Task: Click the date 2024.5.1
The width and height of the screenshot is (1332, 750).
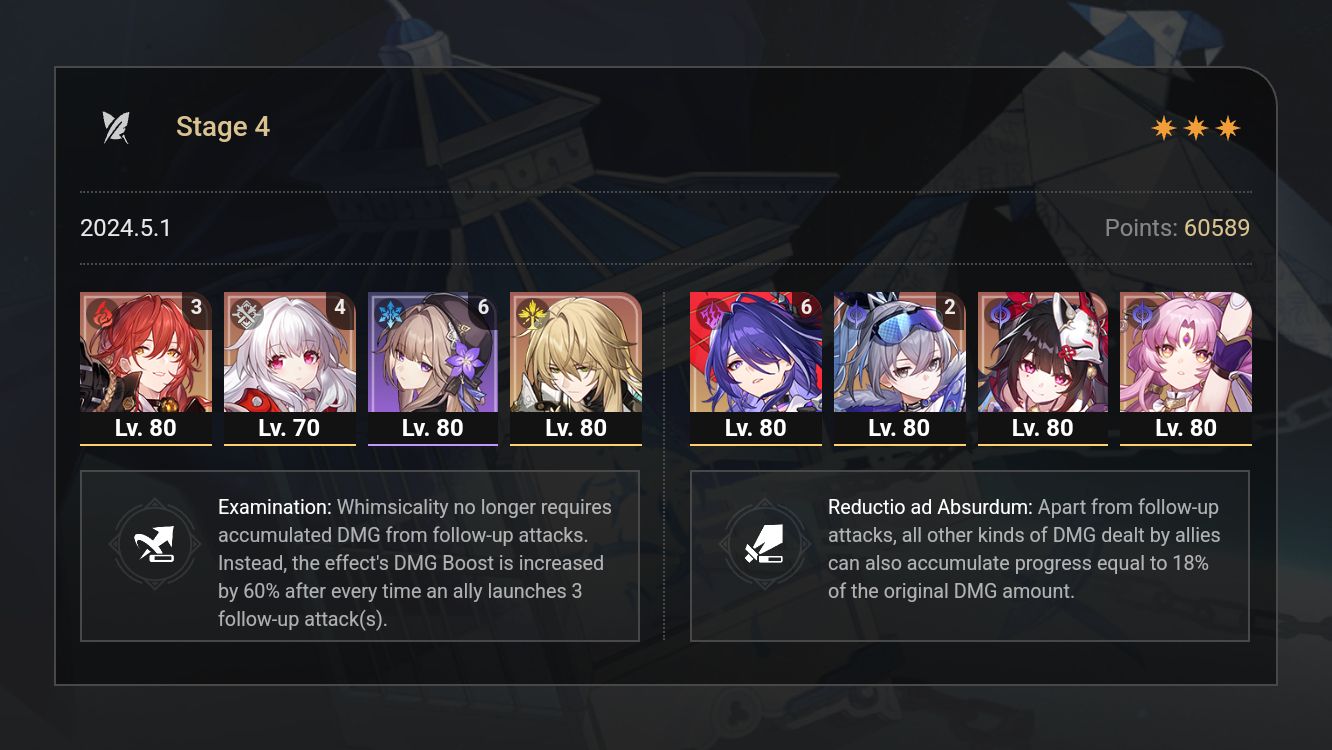Action: [126, 227]
